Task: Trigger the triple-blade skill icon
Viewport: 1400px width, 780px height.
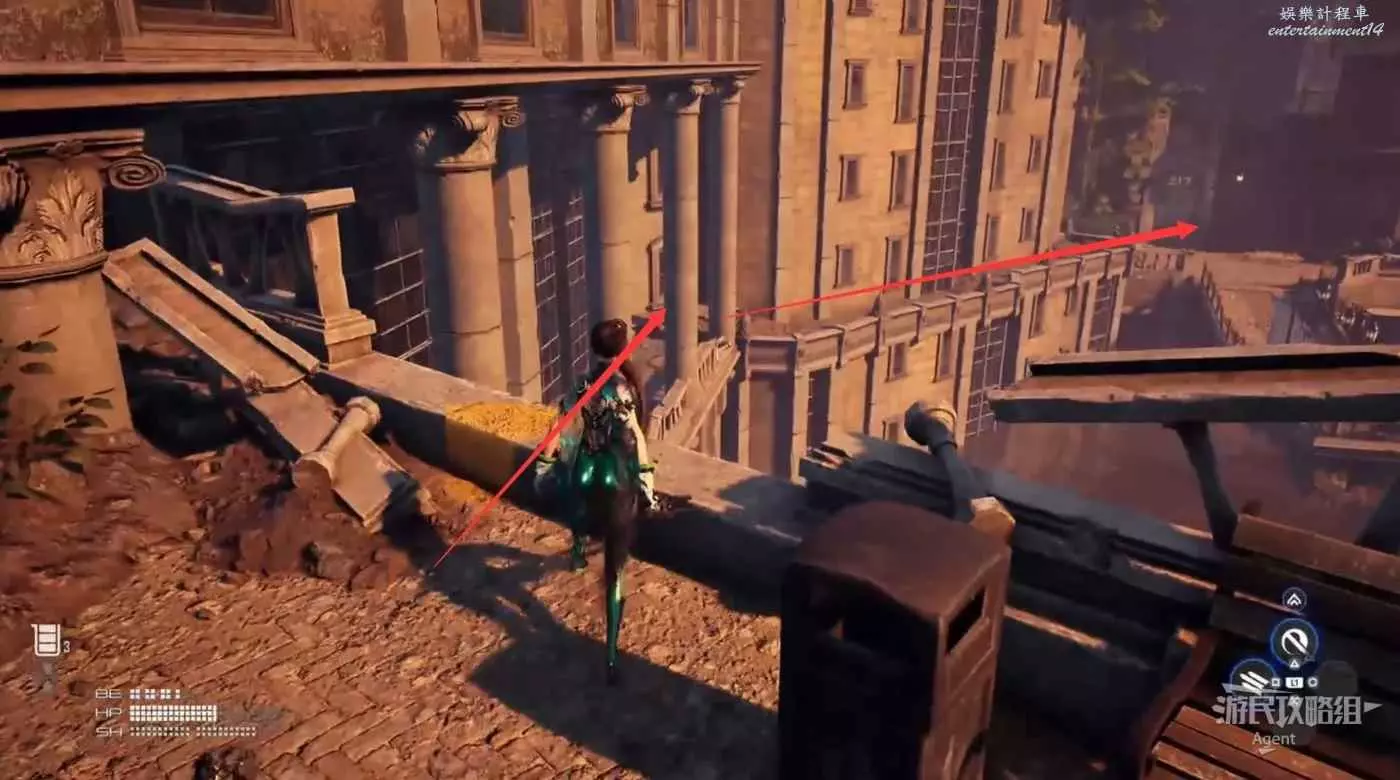Action: click(1252, 679)
